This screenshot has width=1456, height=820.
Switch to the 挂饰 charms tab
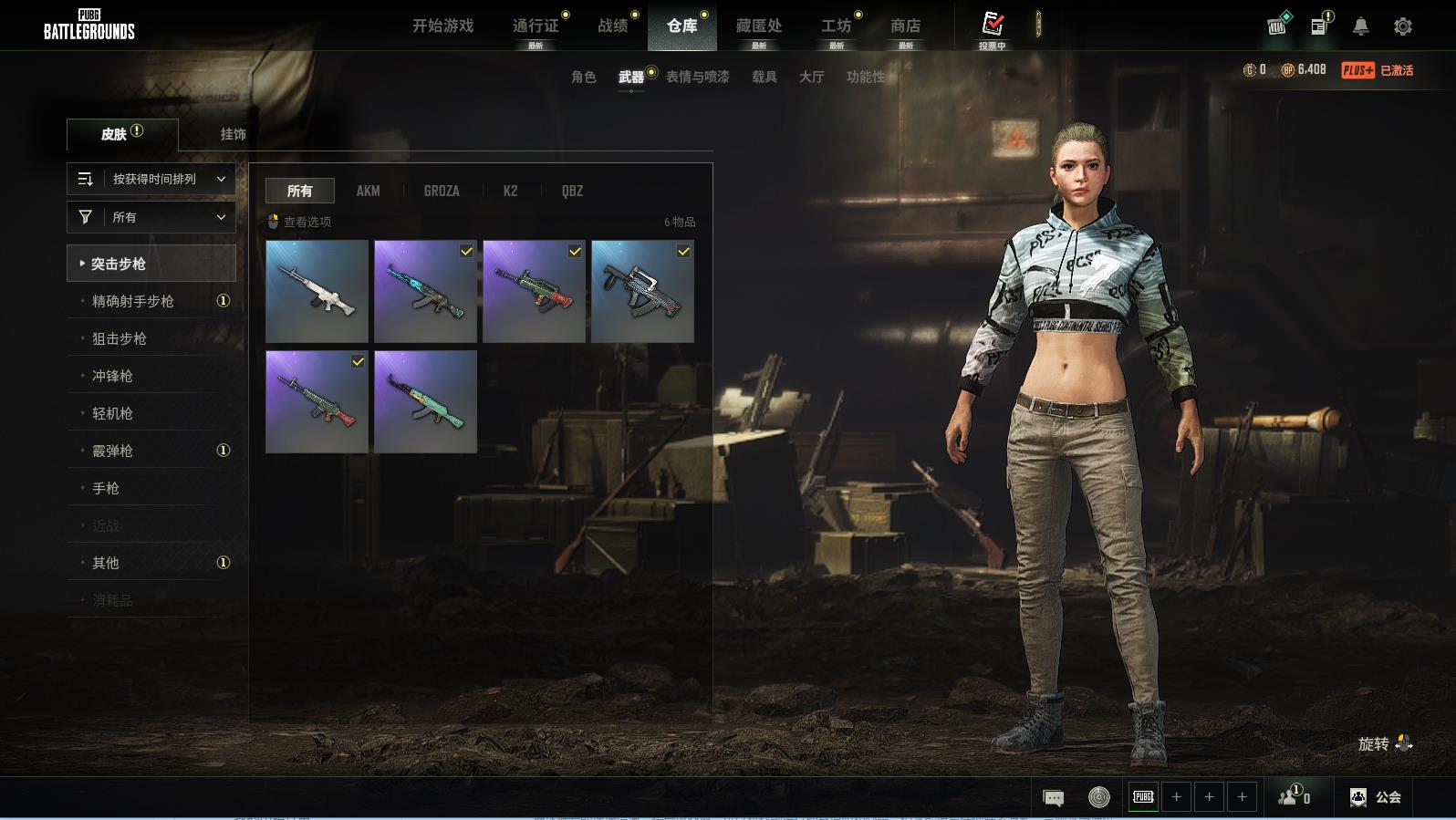coord(233,134)
